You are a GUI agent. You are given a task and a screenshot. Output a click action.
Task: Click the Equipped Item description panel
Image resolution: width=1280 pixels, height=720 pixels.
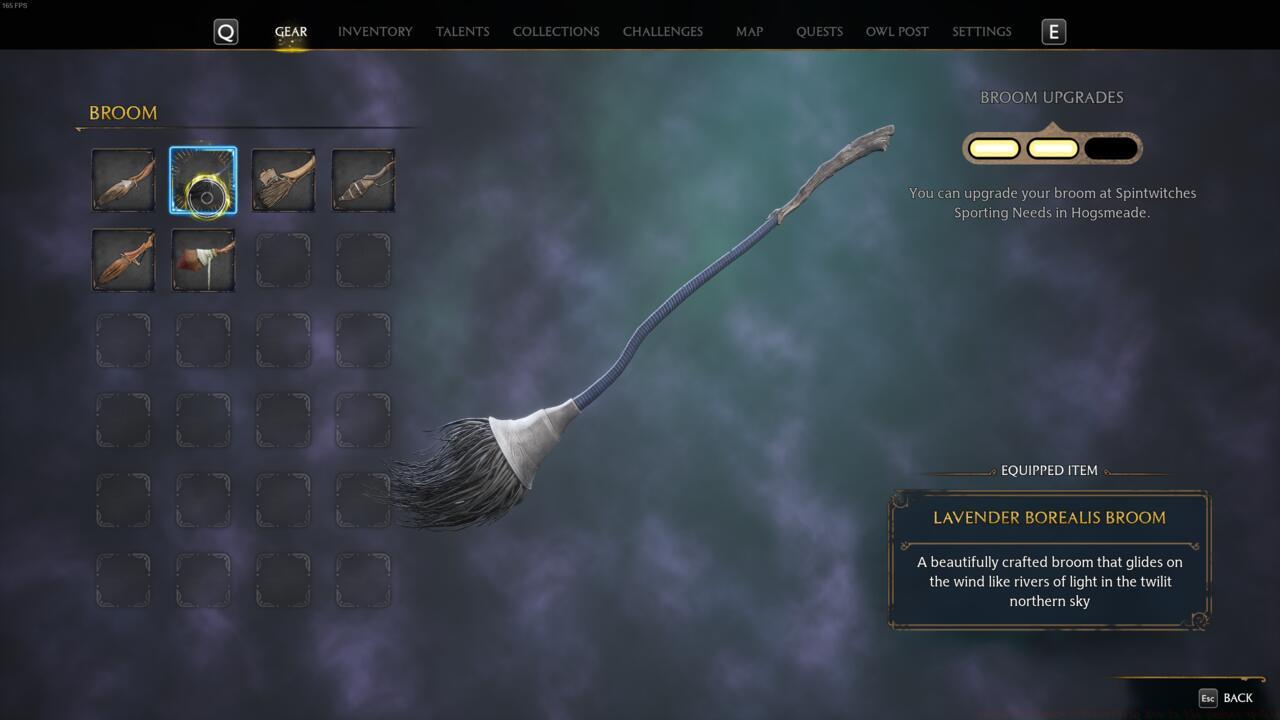coord(1049,560)
